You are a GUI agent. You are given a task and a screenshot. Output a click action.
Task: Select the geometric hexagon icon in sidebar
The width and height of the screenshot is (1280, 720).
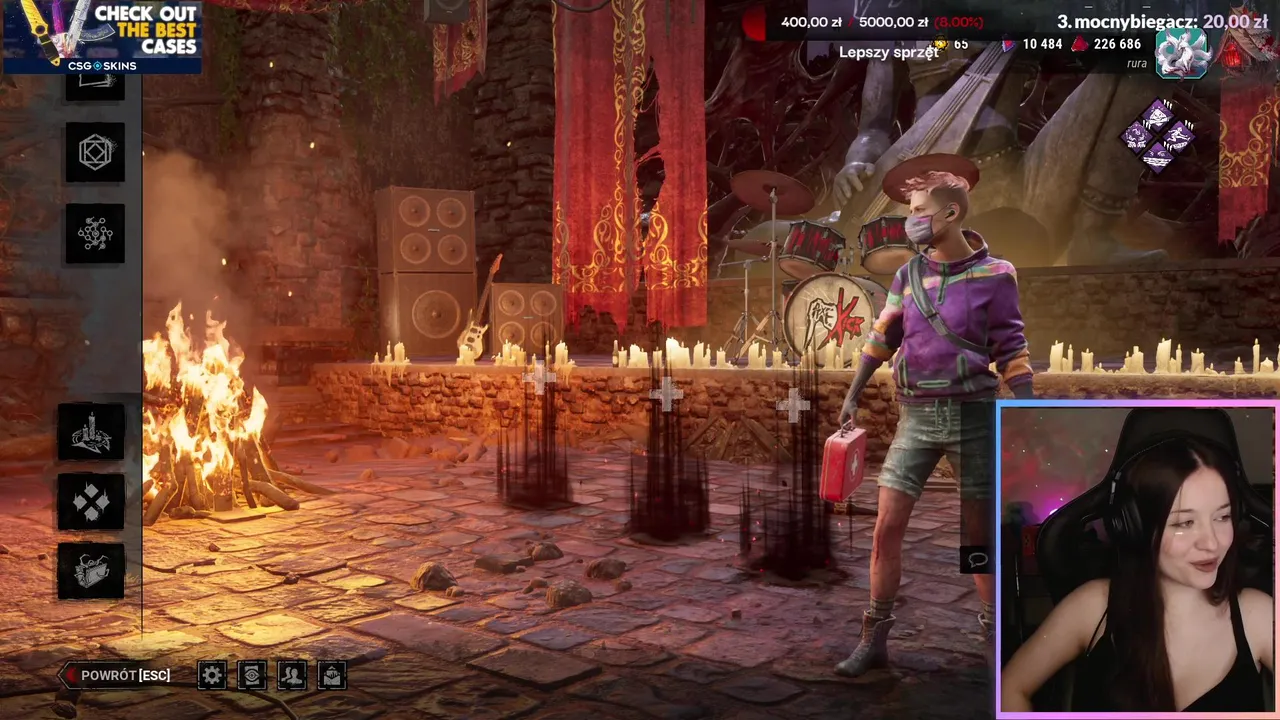95,152
